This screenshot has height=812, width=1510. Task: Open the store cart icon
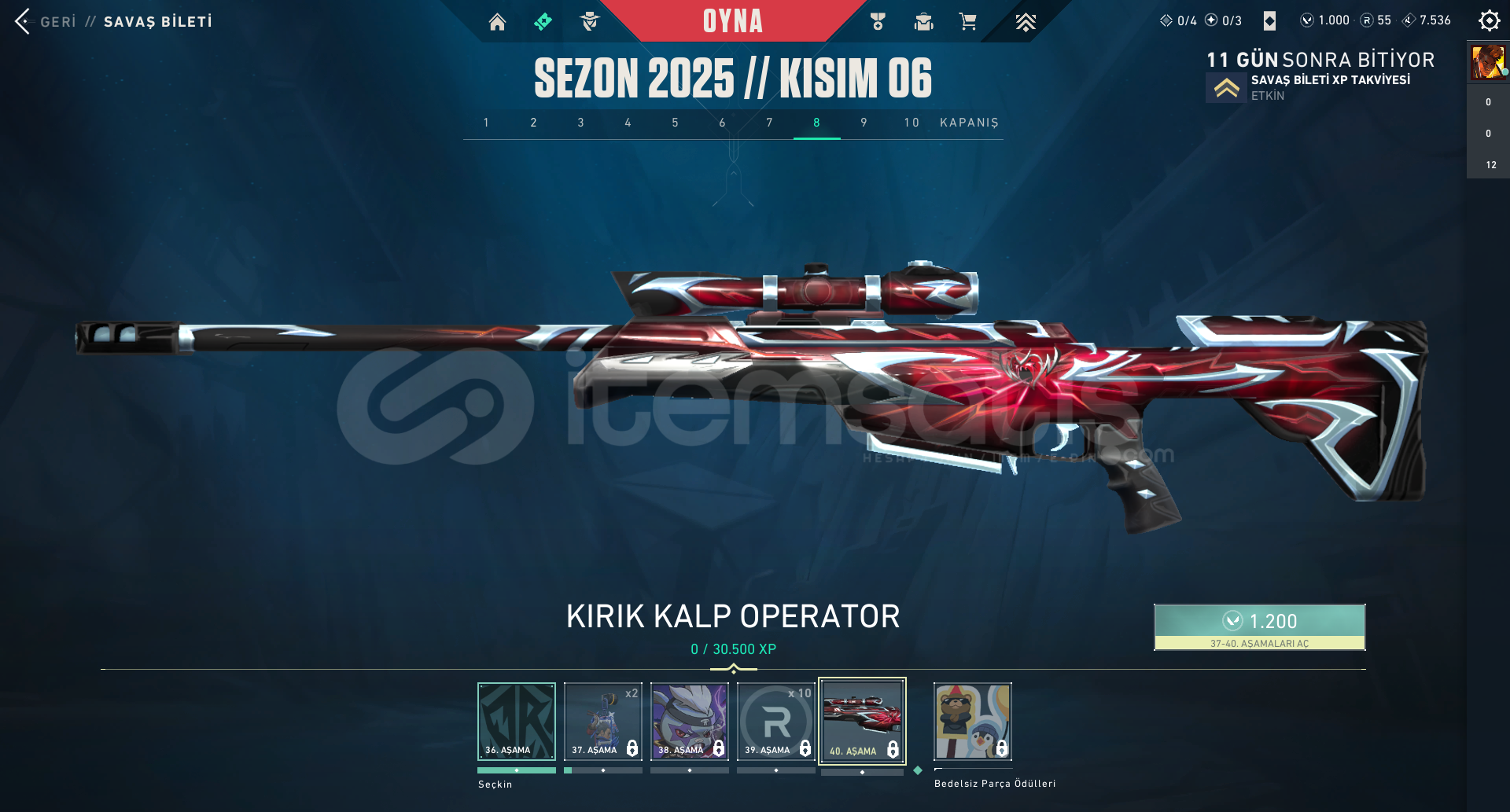(967, 22)
